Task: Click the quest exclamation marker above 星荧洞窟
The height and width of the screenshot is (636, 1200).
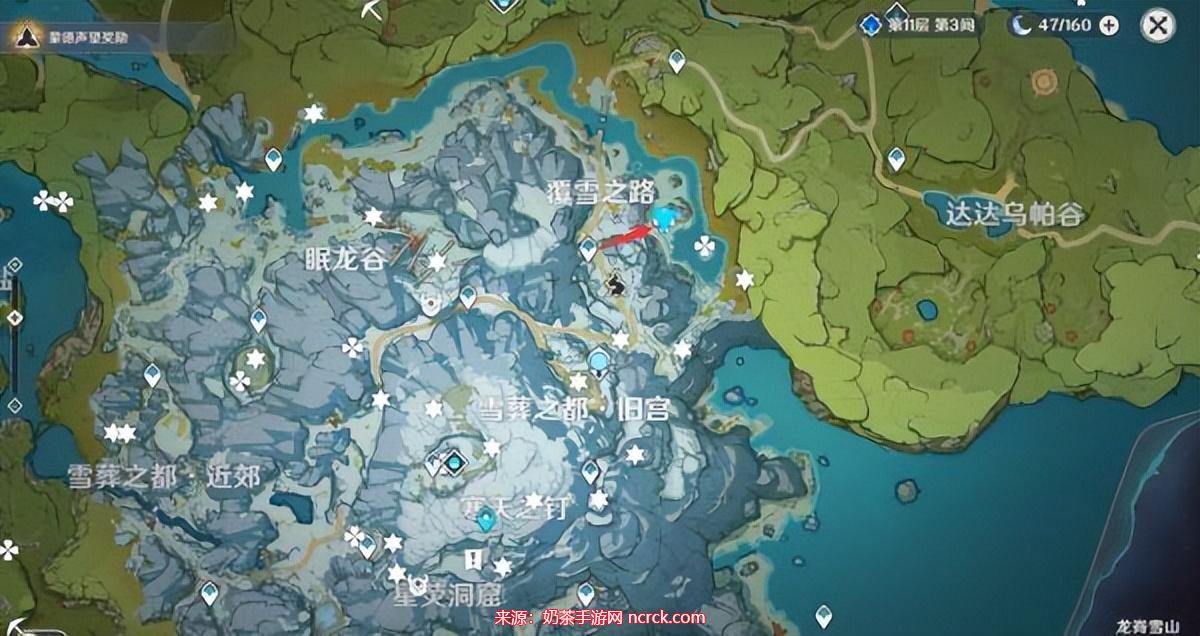Action: tap(474, 557)
